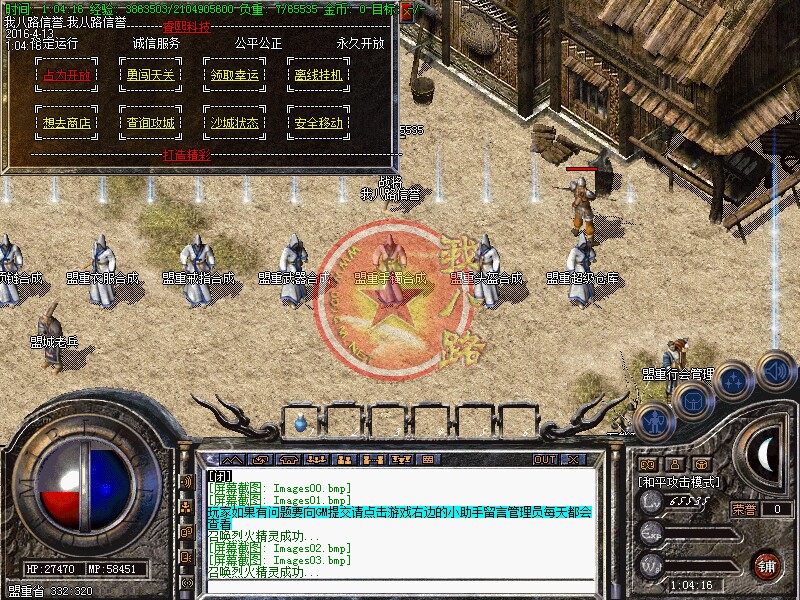Check the 沙城状态 castle status

[x=235, y=123]
